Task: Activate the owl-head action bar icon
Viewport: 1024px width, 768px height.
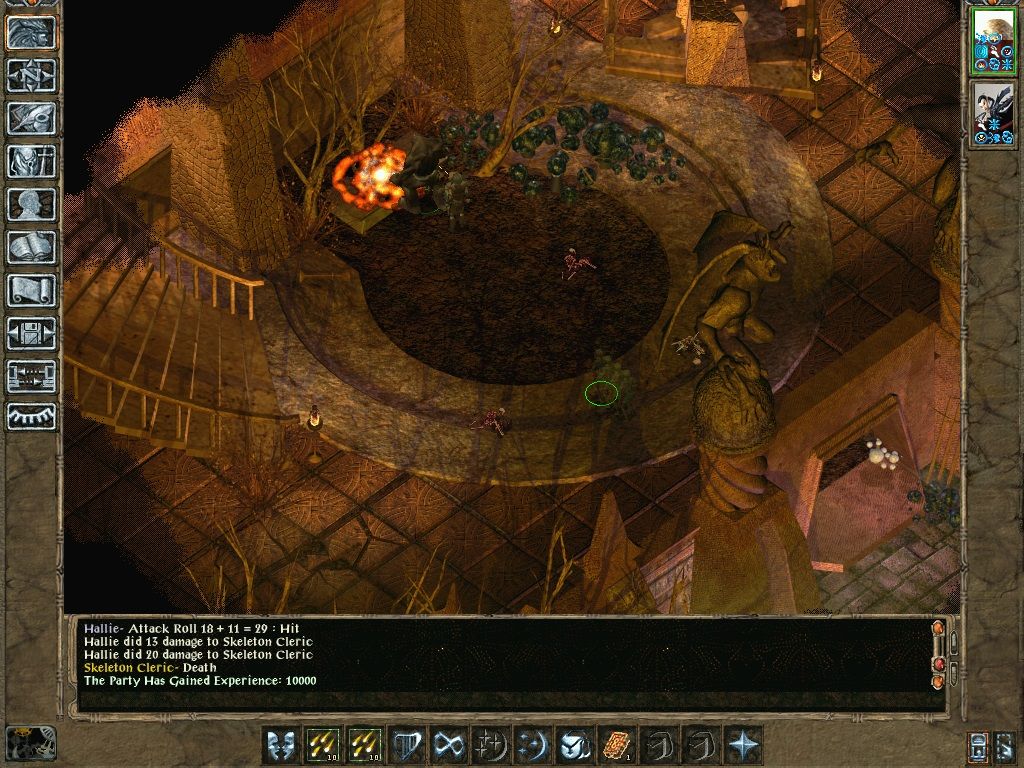Action: [x=573, y=745]
